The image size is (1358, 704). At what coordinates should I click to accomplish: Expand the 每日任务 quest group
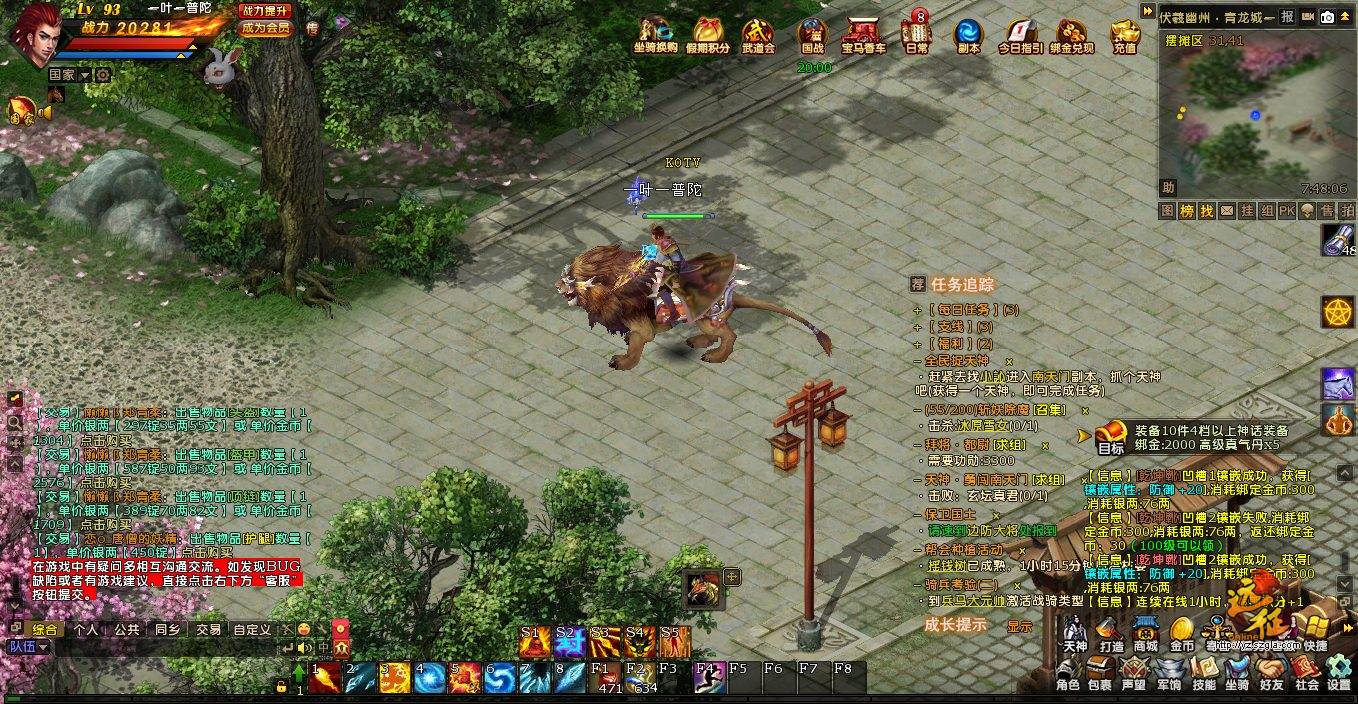click(x=917, y=310)
